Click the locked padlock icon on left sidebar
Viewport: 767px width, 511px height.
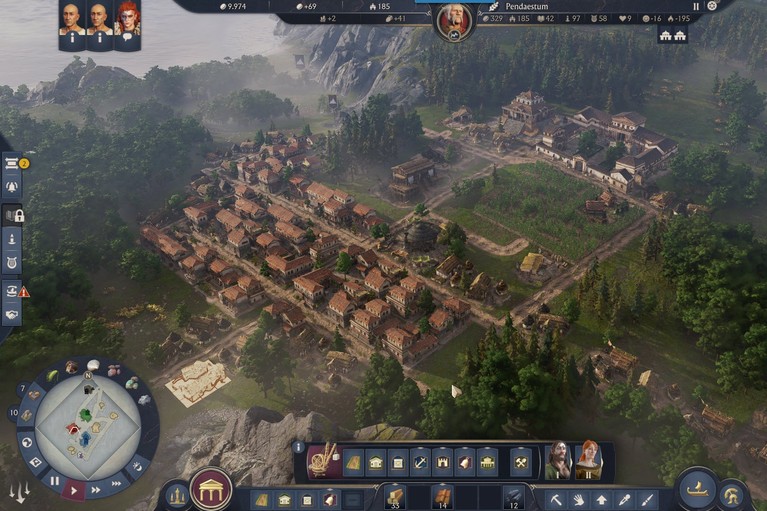(14, 215)
